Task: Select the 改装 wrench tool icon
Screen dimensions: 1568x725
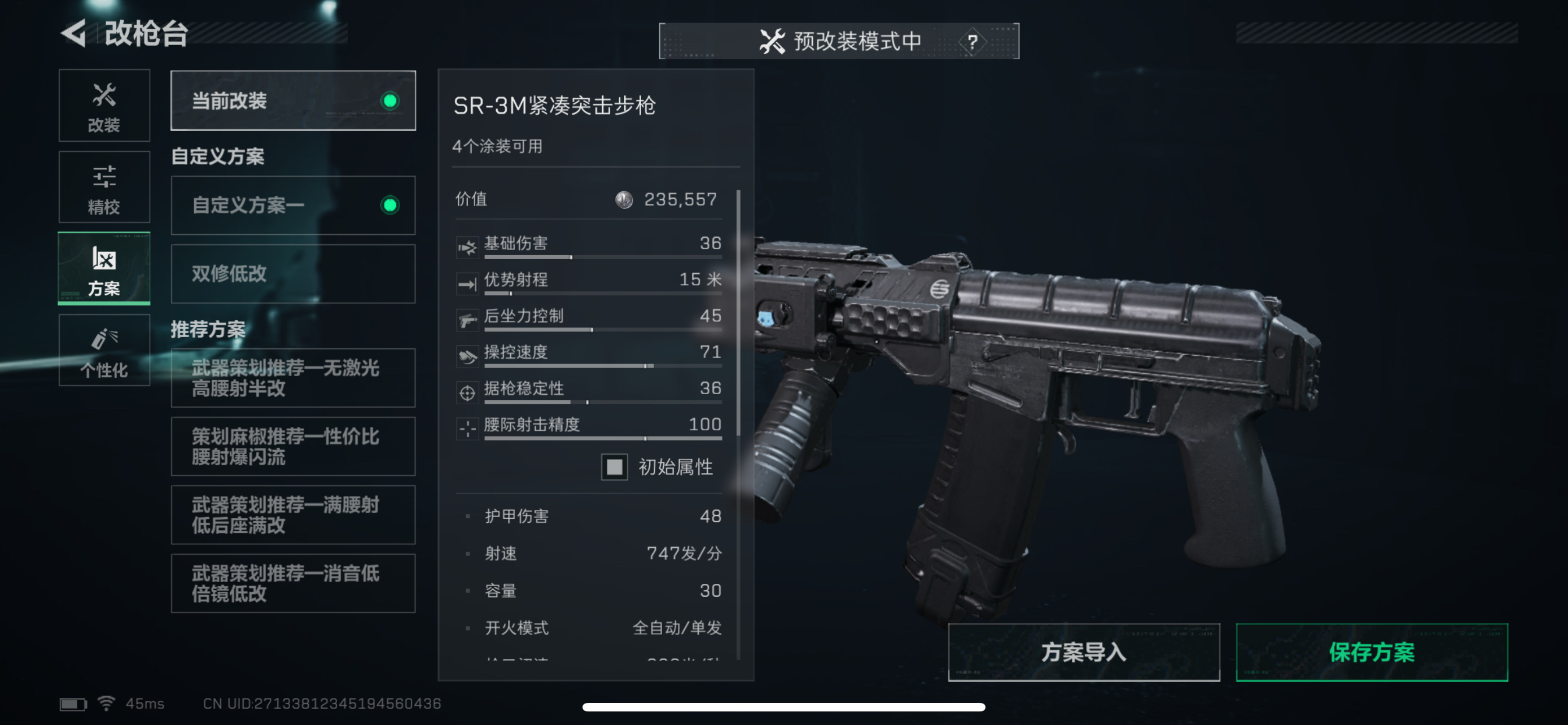Action: (104, 95)
